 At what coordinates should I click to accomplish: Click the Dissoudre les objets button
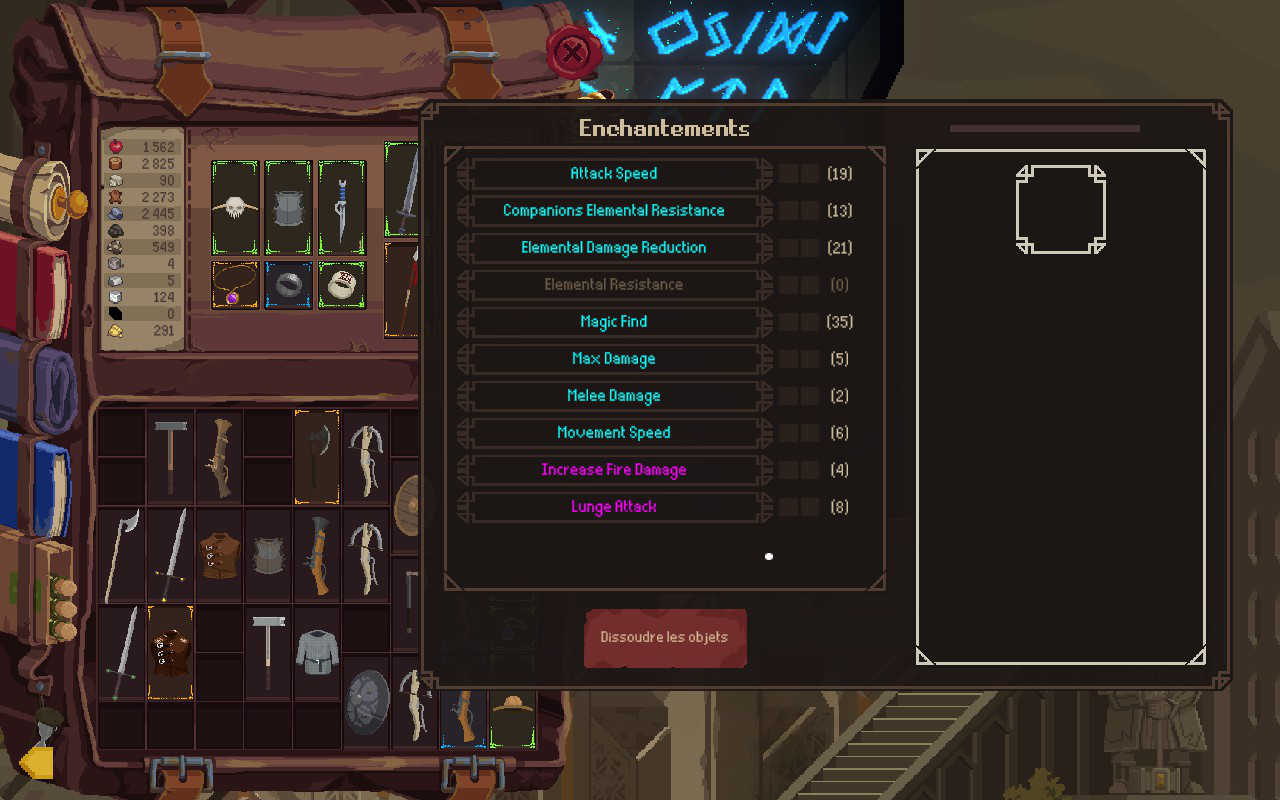click(664, 638)
